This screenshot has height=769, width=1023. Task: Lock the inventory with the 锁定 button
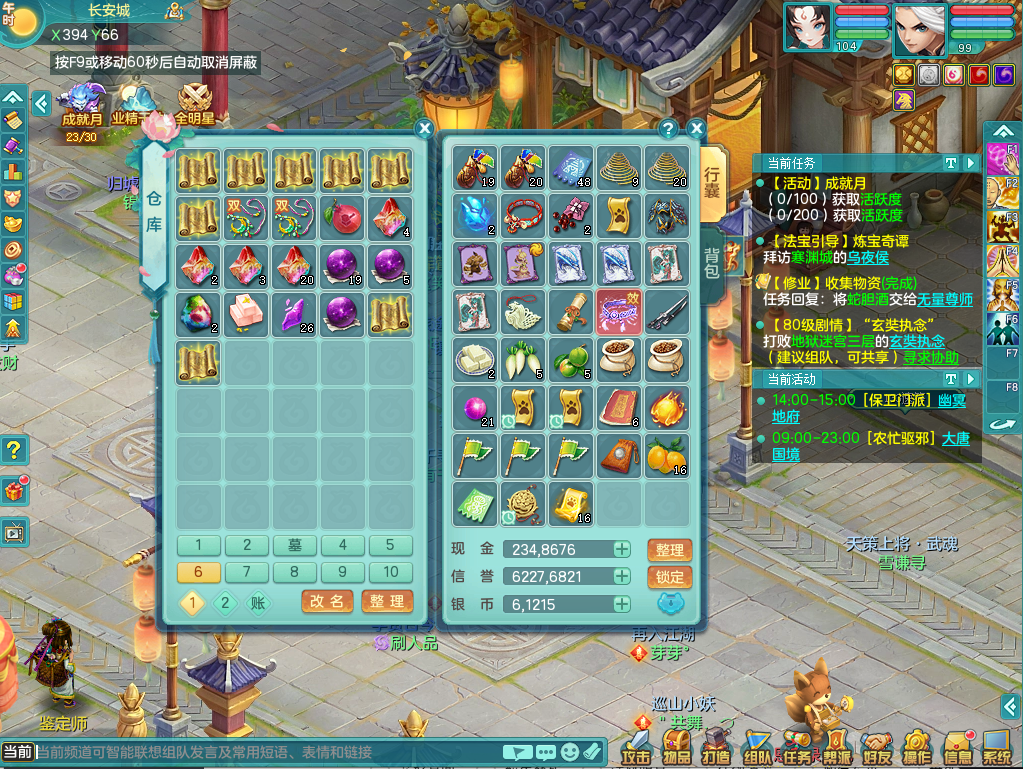tap(669, 577)
